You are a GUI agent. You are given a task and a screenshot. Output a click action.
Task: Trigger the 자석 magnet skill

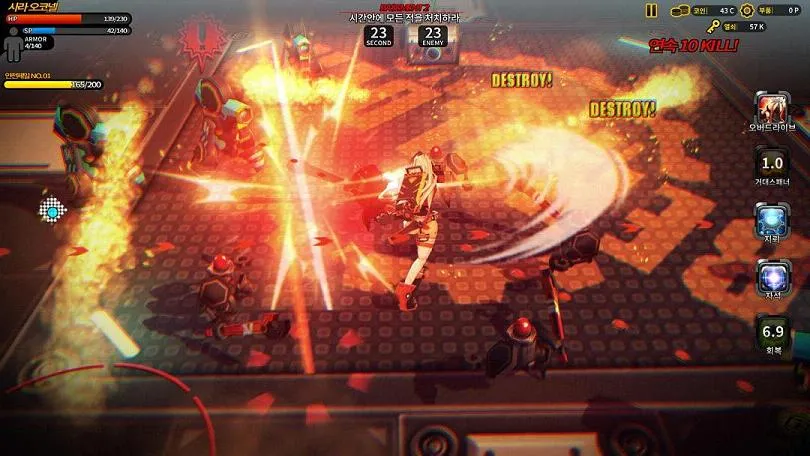(772, 274)
